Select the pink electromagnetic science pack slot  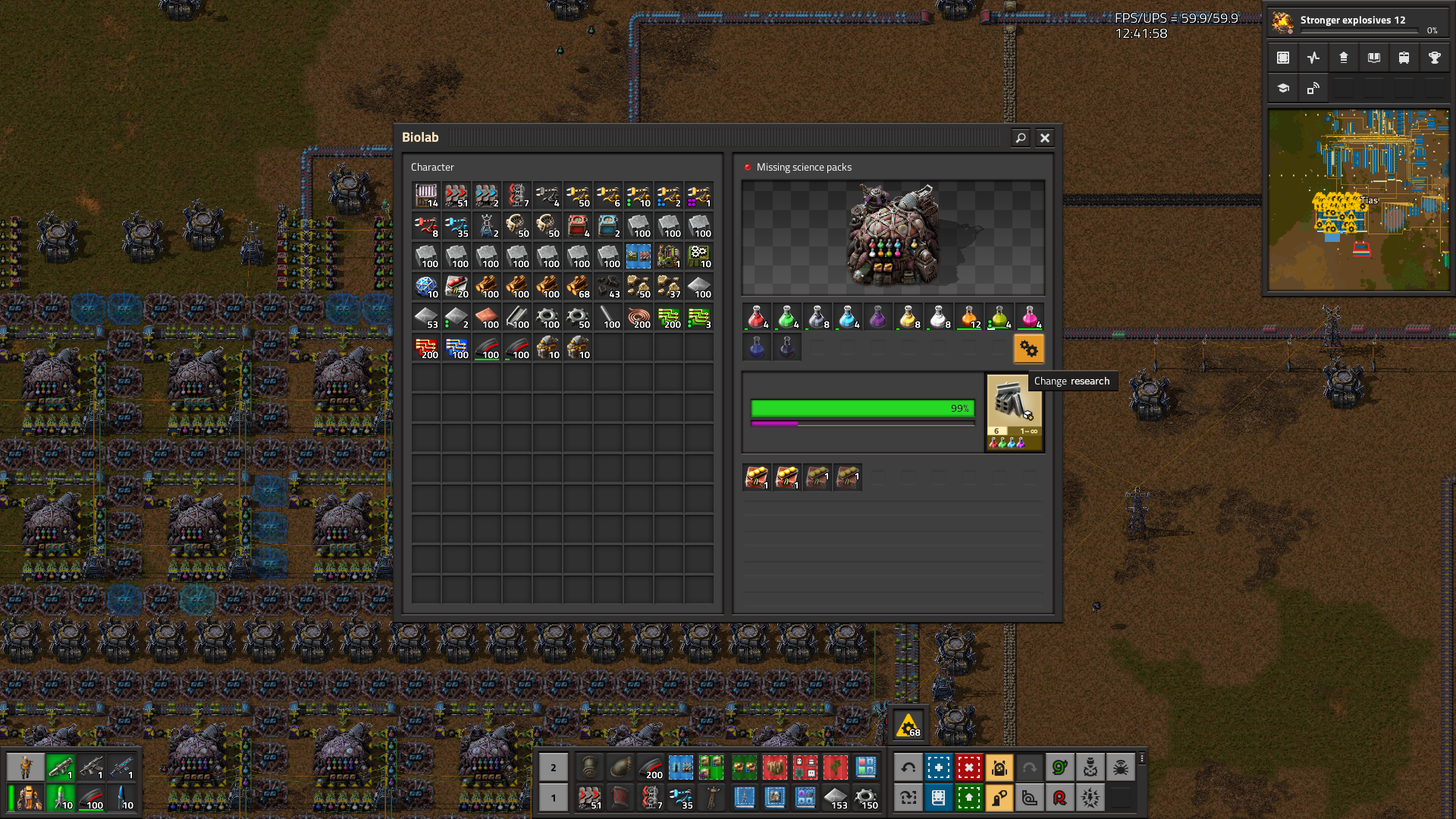1029,317
